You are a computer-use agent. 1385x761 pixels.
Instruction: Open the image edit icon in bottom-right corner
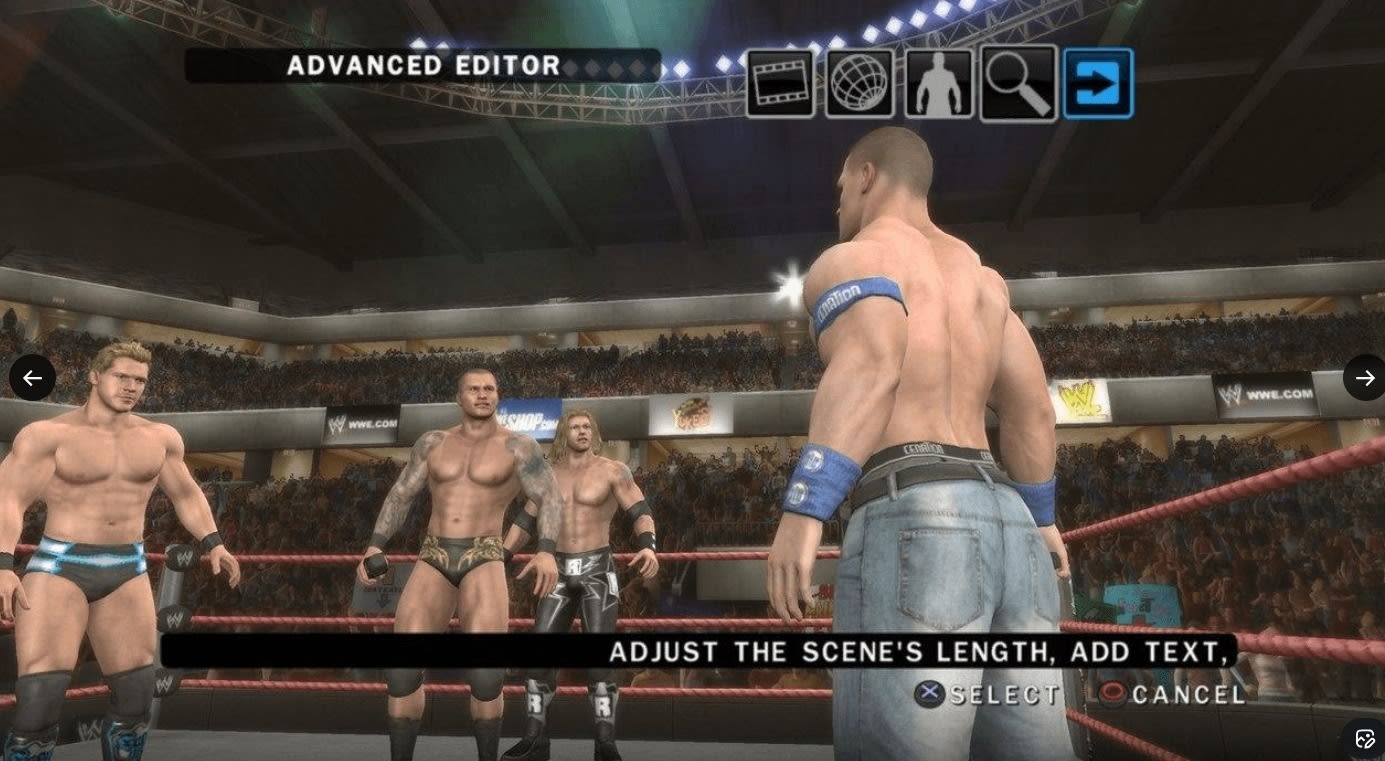click(1368, 739)
